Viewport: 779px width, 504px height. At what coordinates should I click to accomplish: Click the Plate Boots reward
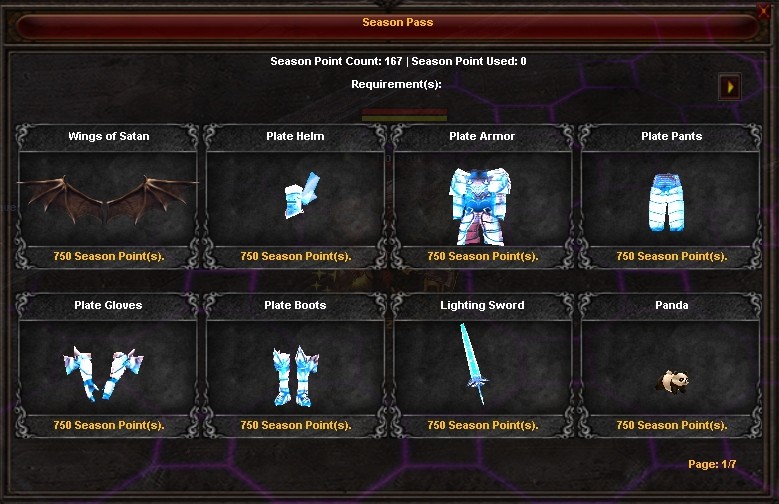tap(295, 367)
